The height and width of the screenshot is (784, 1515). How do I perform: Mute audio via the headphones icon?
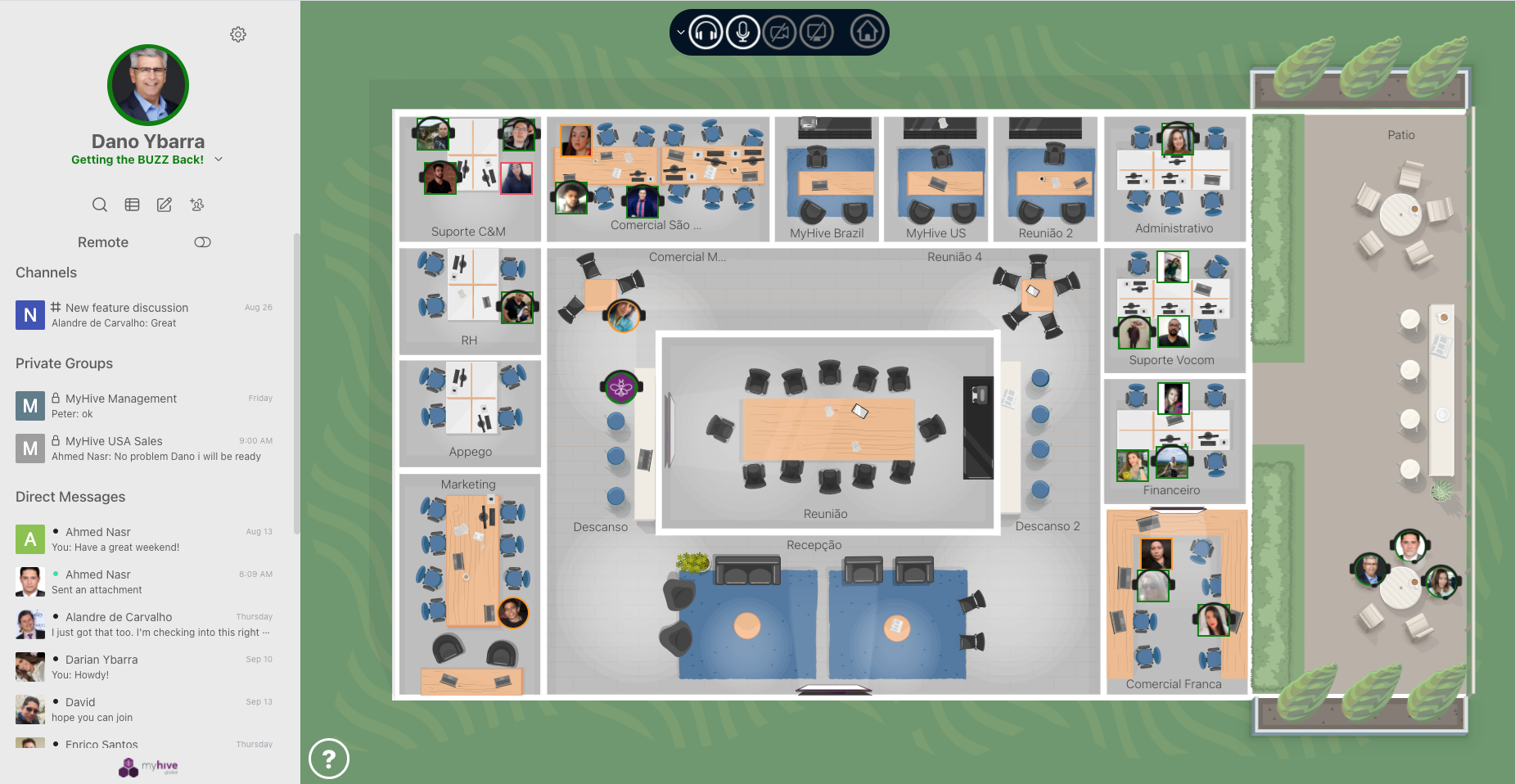pos(704,33)
